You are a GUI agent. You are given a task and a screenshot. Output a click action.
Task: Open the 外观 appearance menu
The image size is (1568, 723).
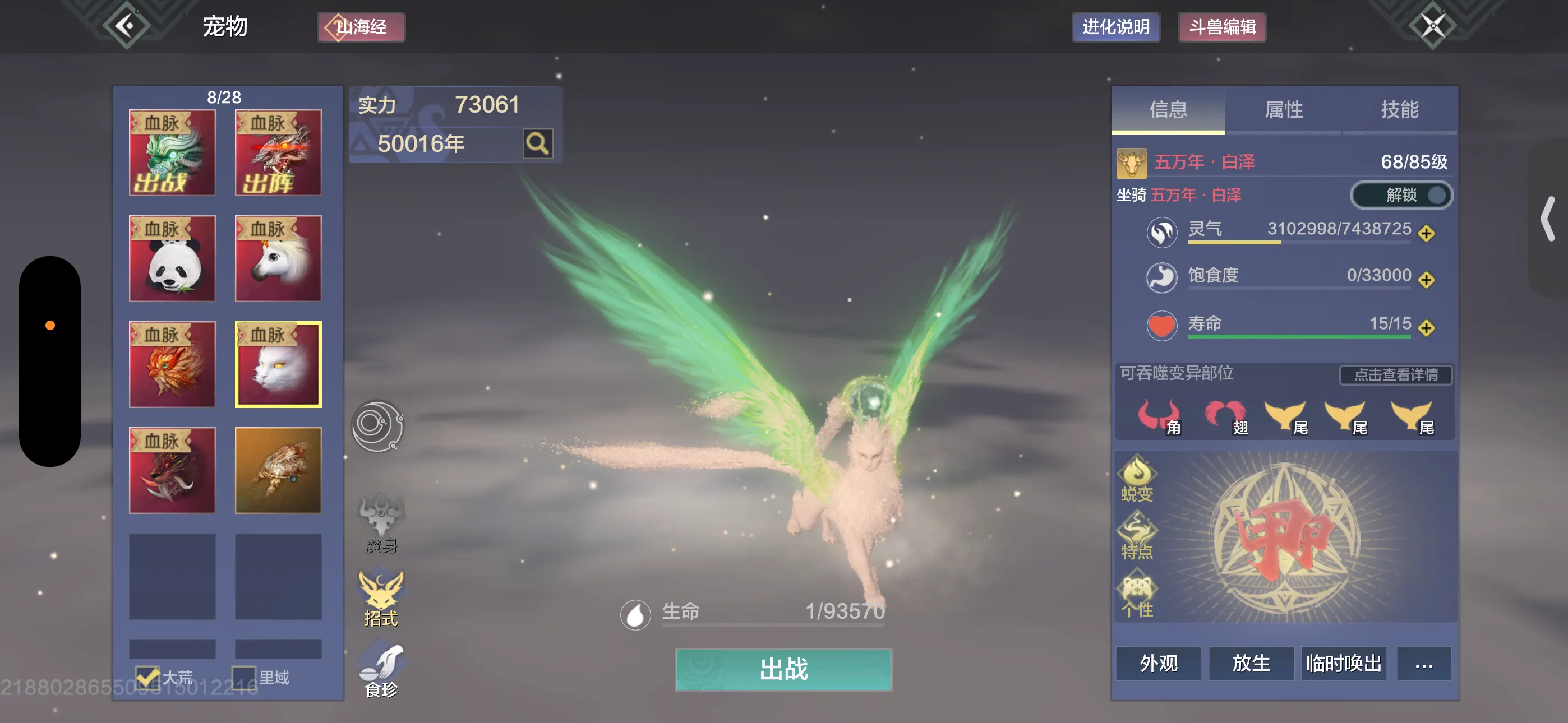1159,664
